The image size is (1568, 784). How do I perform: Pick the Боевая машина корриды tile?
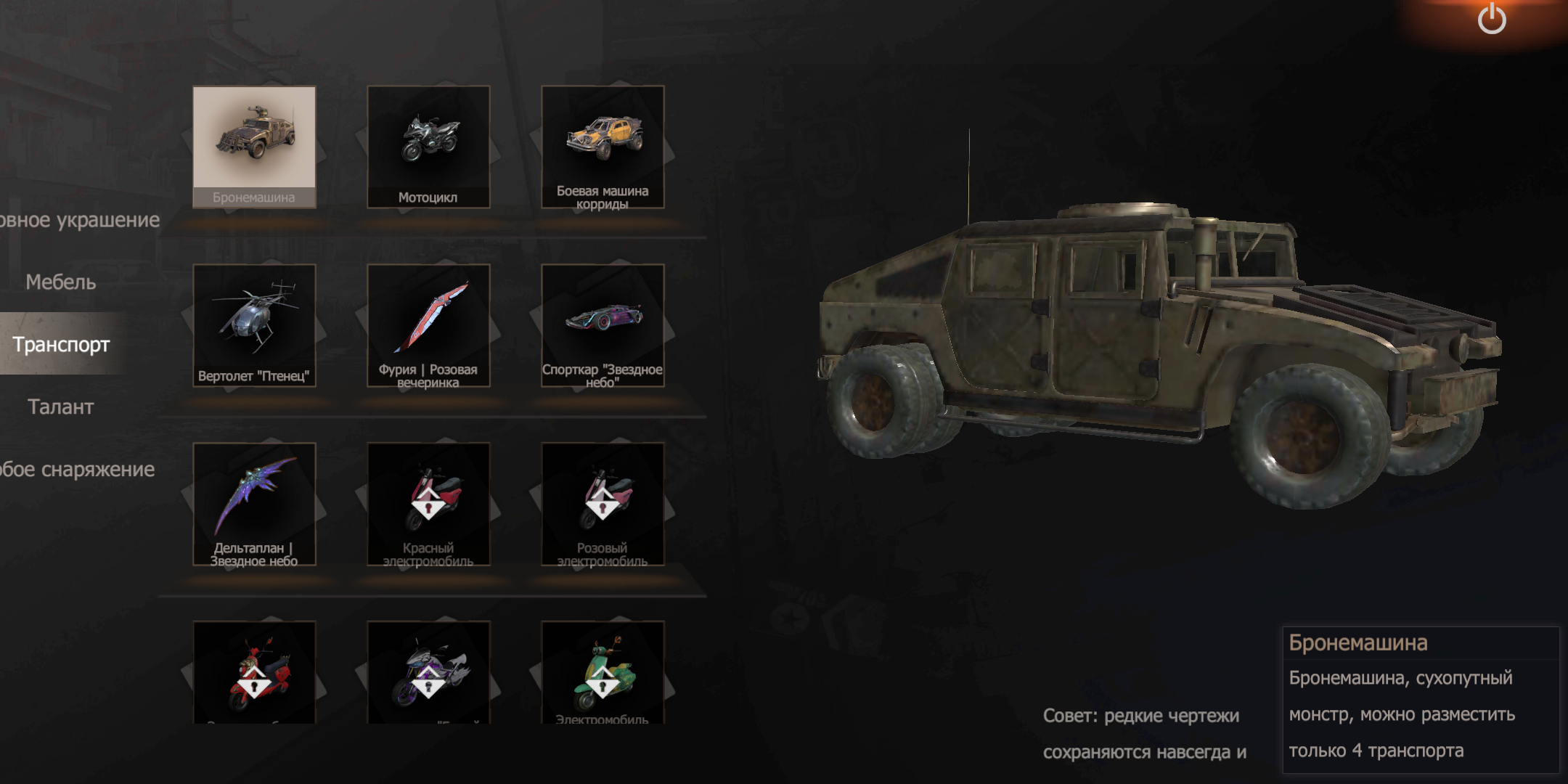click(603, 147)
